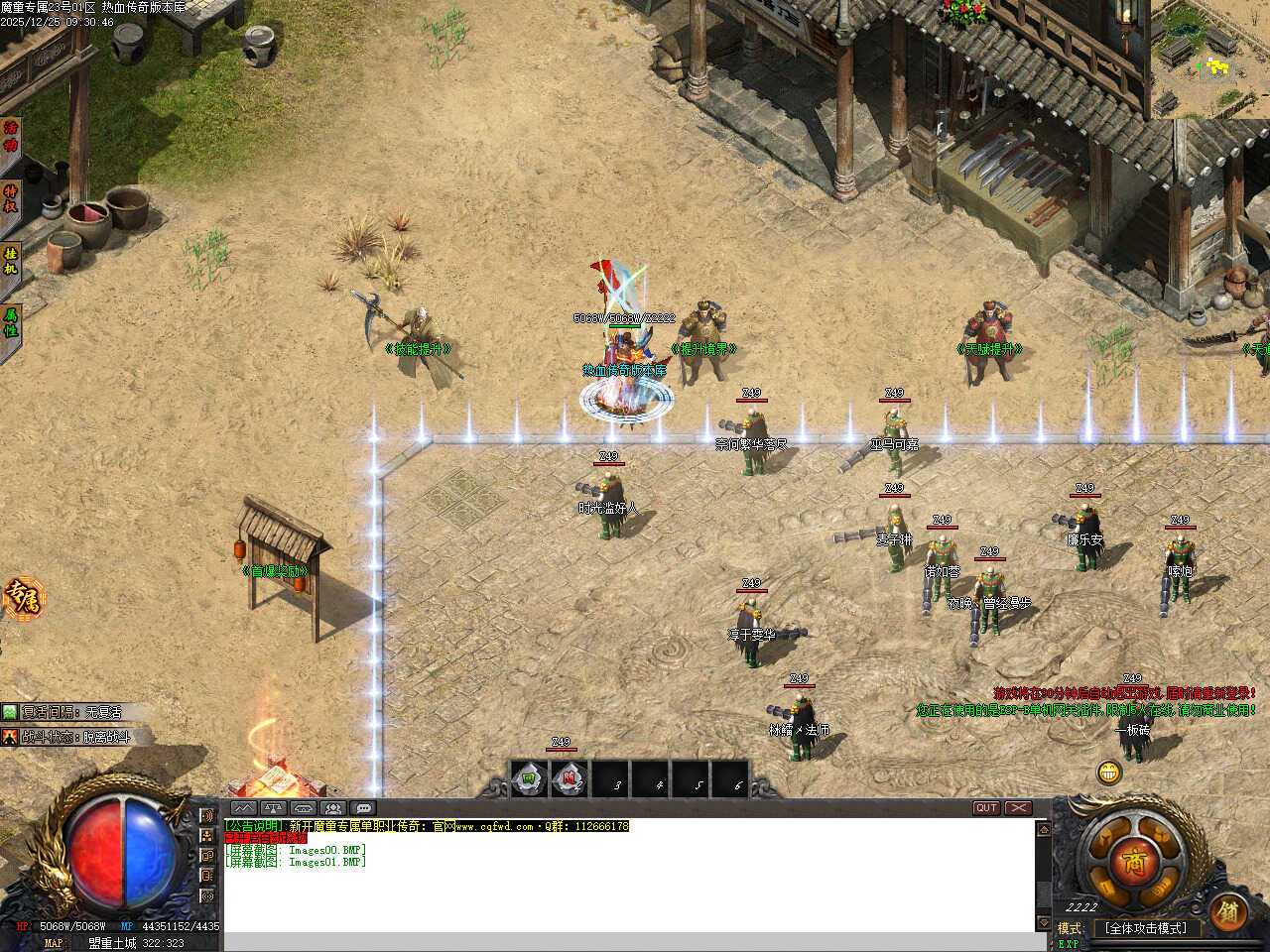The image size is (1270, 952).
Task: Change the 全体攻击模式 attack mode
Action: (1146, 929)
